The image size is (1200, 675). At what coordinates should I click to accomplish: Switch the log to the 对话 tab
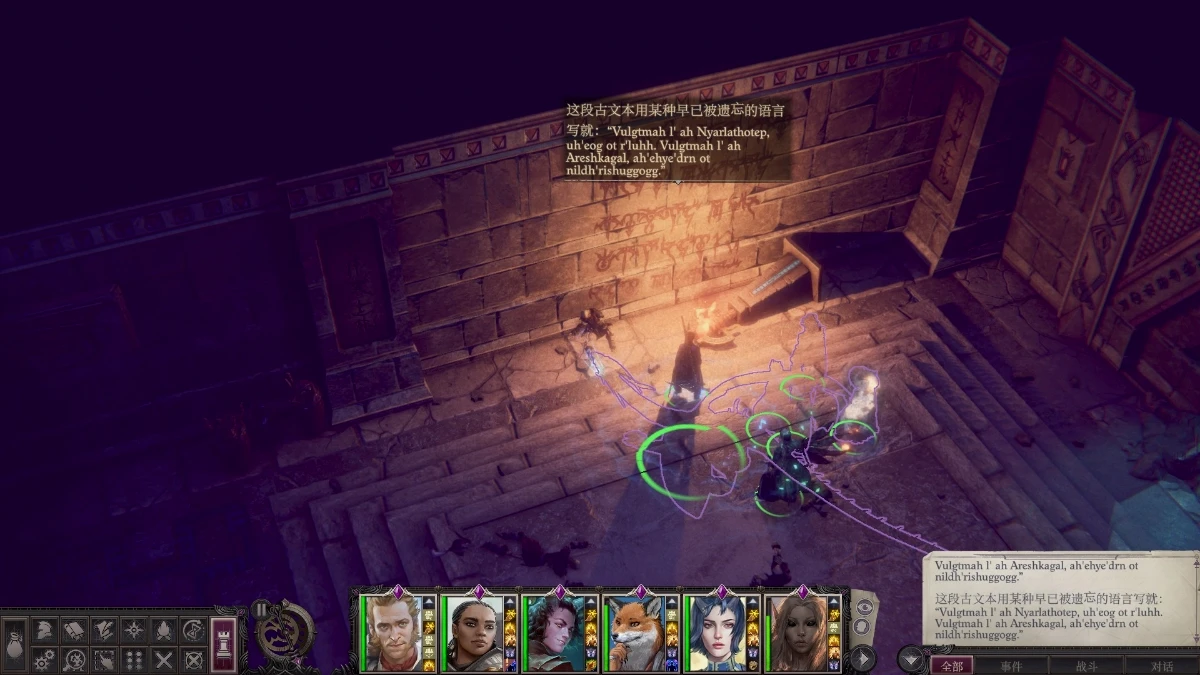tap(1161, 666)
